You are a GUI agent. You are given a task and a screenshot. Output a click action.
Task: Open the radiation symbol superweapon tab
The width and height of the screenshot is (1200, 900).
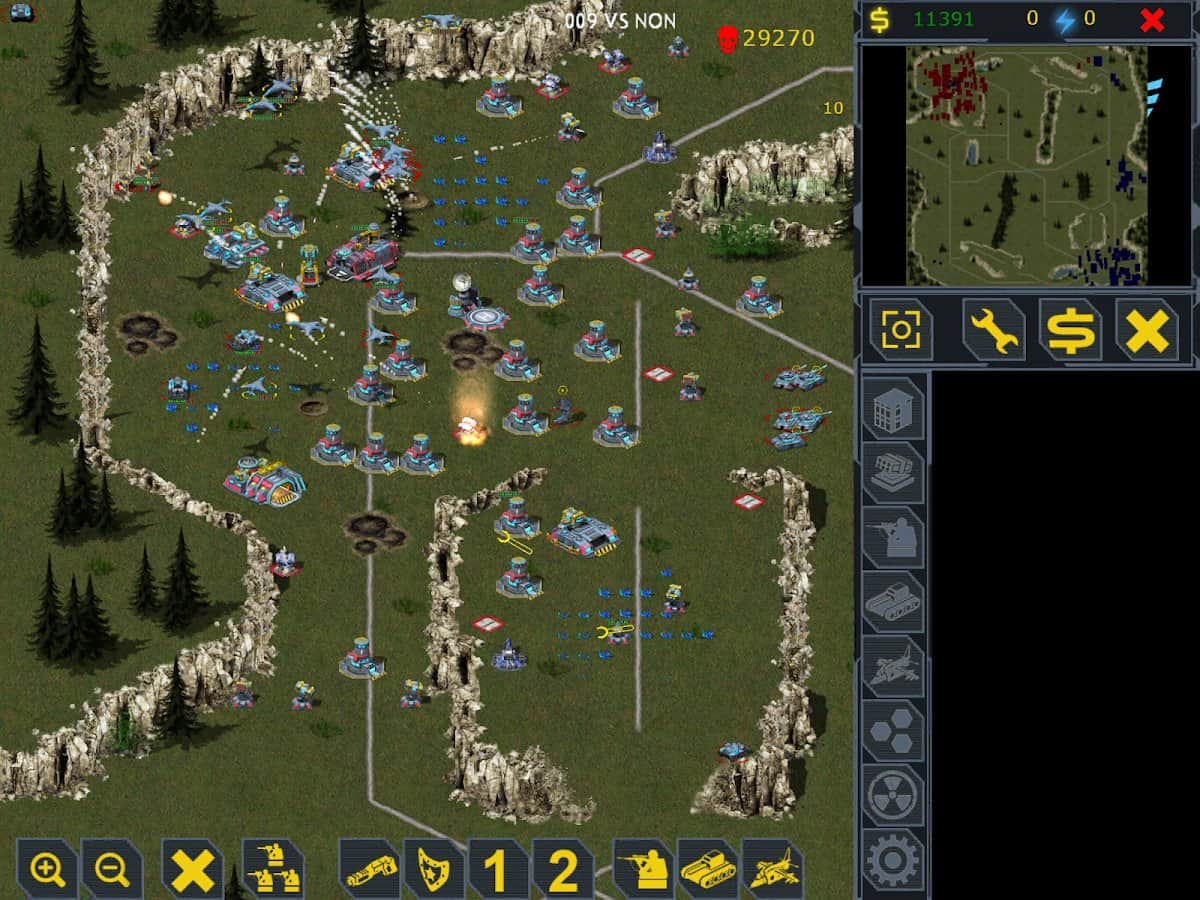point(893,795)
